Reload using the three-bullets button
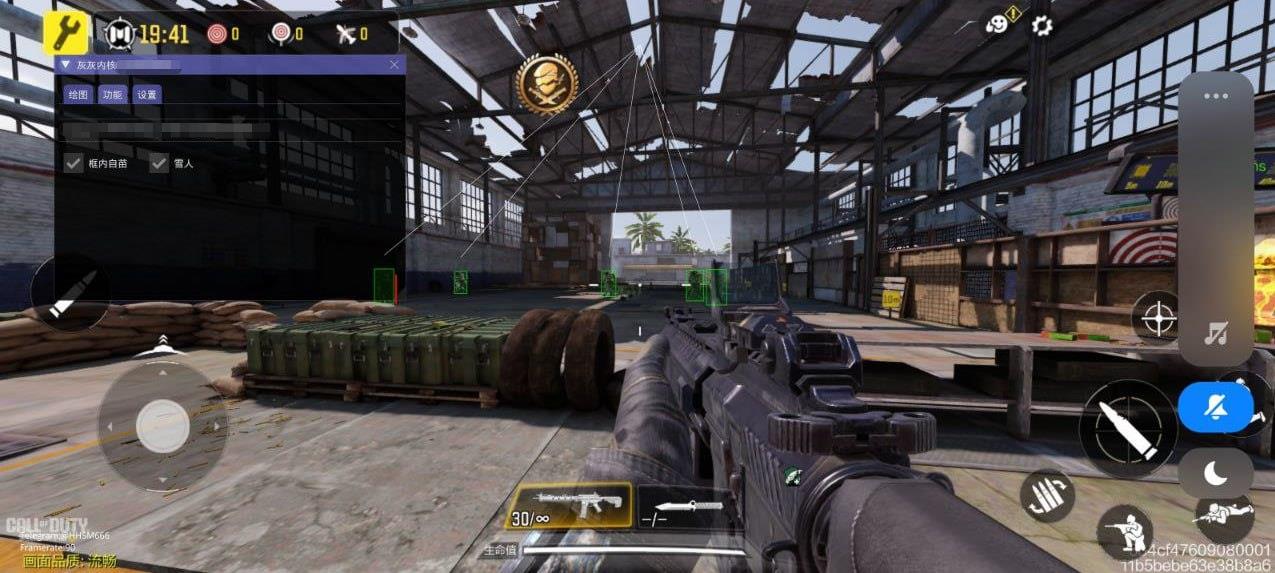The width and height of the screenshot is (1275, 573). coord(1047,496)
